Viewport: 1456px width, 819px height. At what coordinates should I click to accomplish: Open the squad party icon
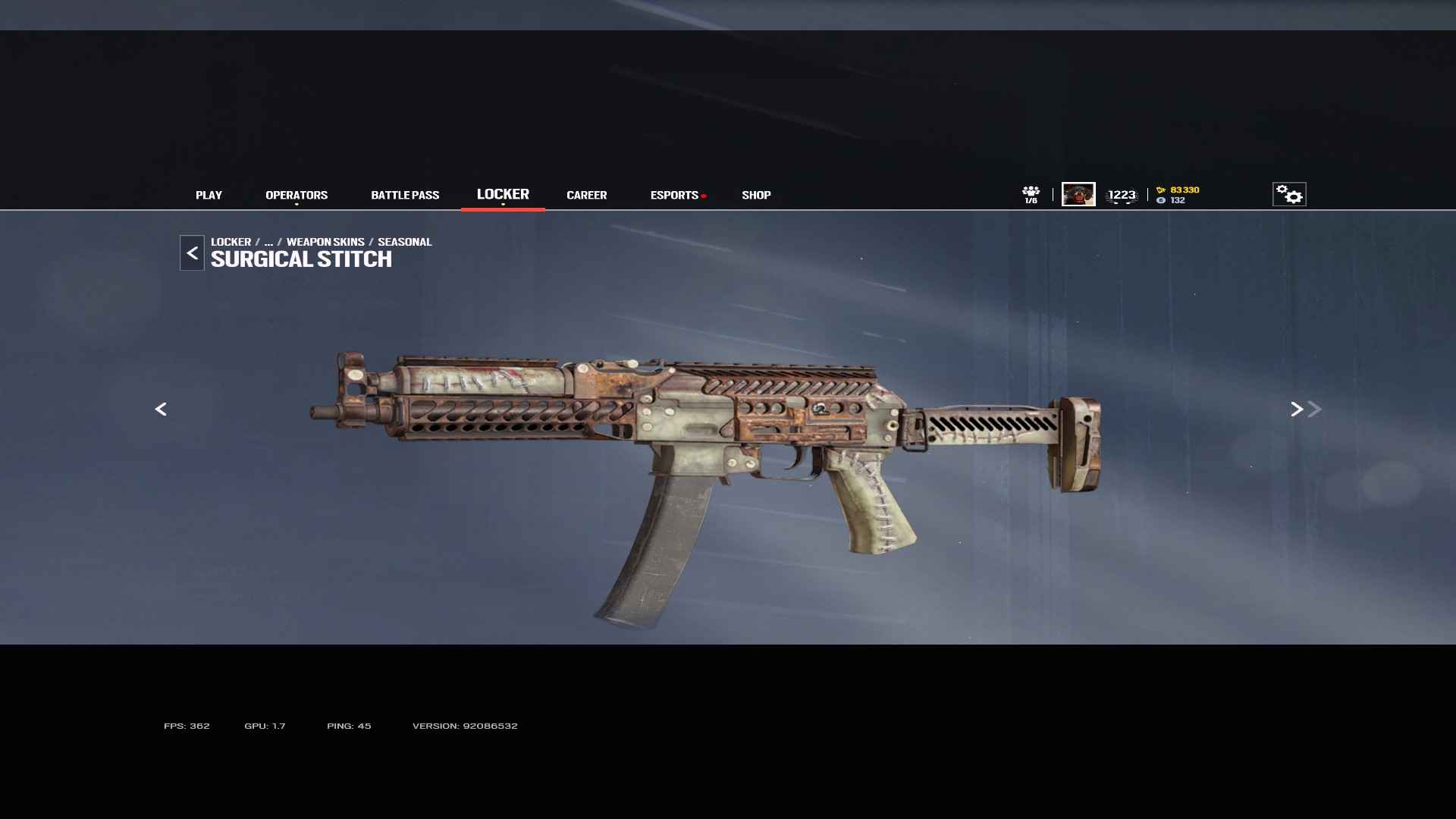[x=1031, y=194]
